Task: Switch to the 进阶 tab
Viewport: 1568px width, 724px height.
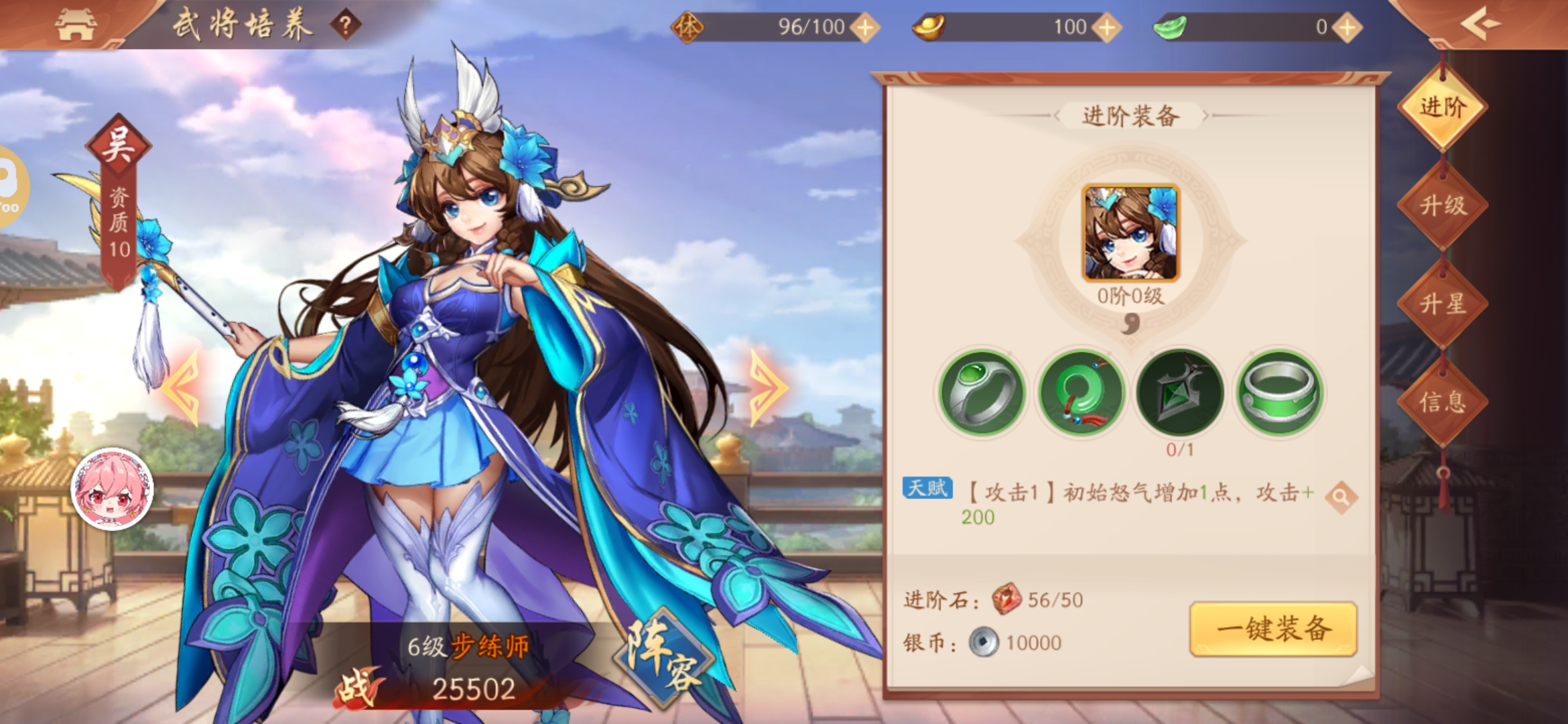Action: pos(1443,107)
